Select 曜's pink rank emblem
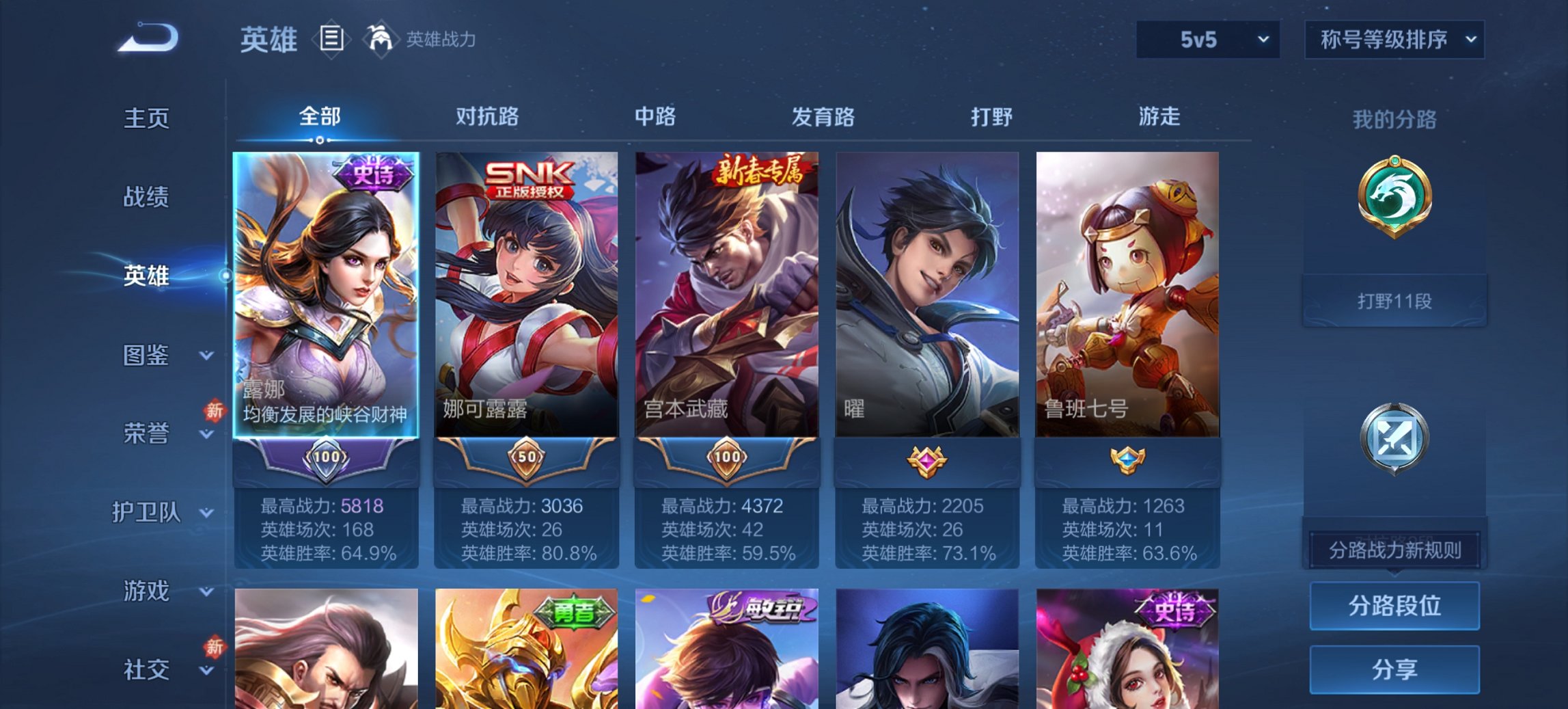Viewport: 1568px width, 709px height. (927, 461)
